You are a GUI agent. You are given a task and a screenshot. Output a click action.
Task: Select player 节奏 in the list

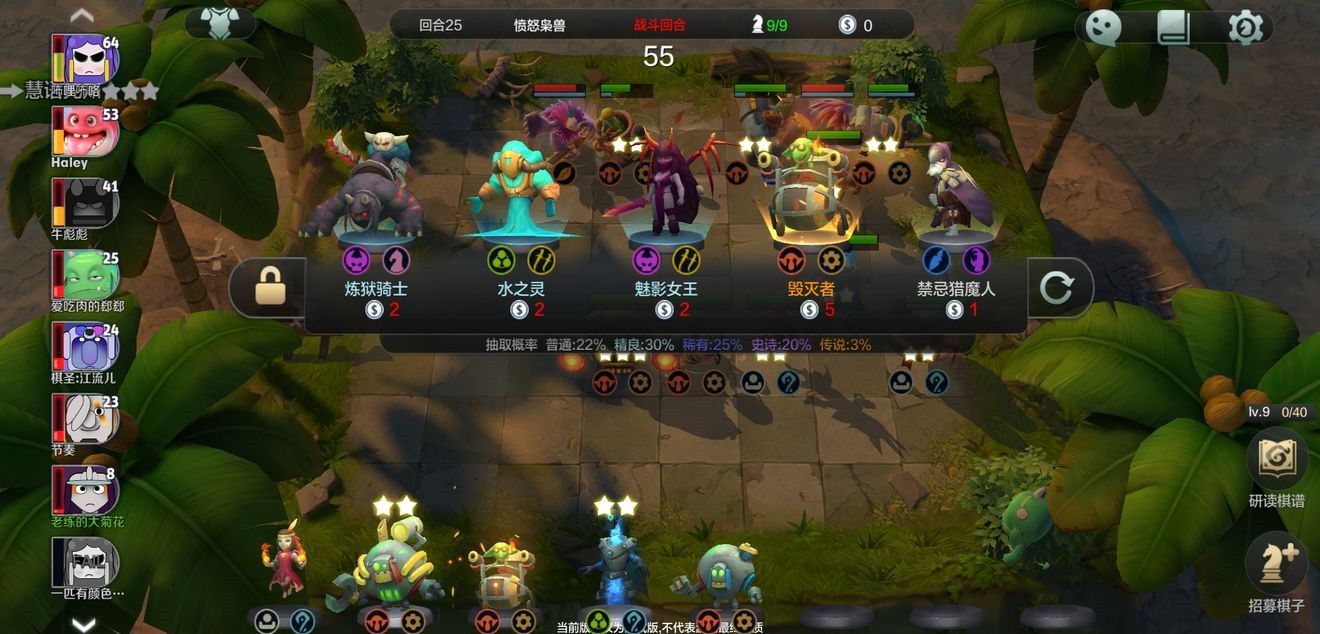tap(87, 419)
